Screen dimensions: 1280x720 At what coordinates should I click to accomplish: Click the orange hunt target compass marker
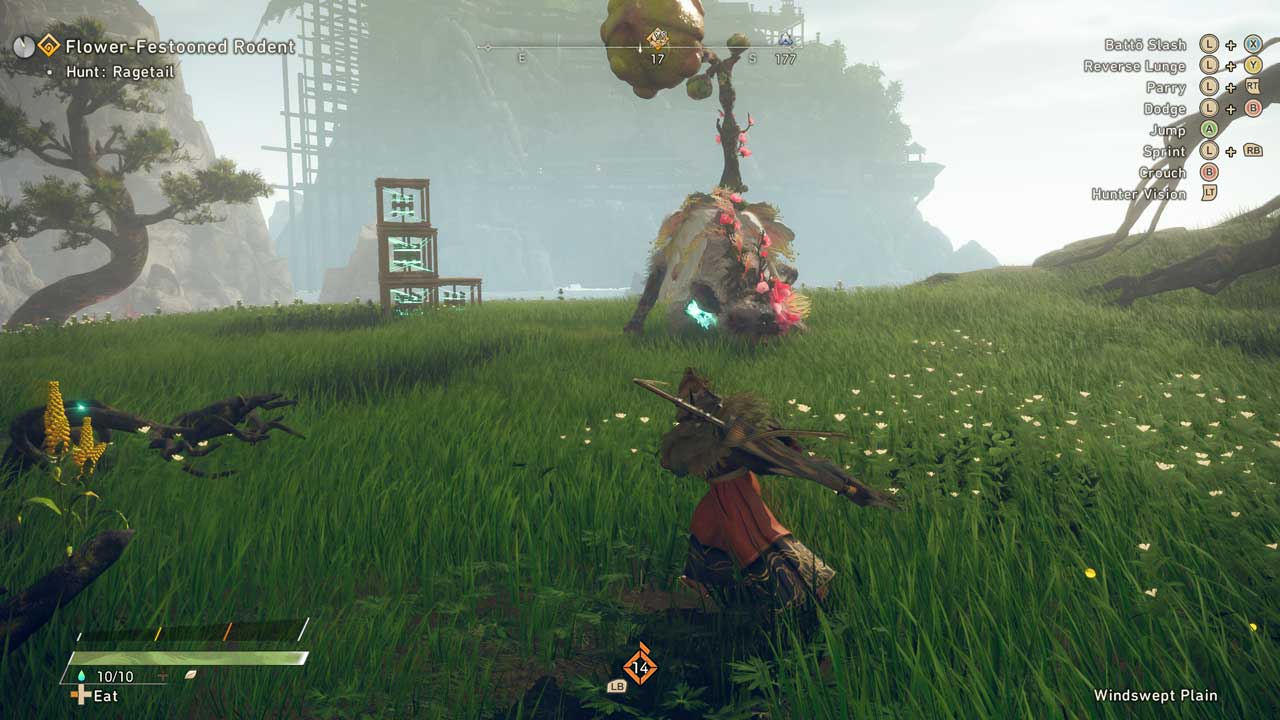657,39
